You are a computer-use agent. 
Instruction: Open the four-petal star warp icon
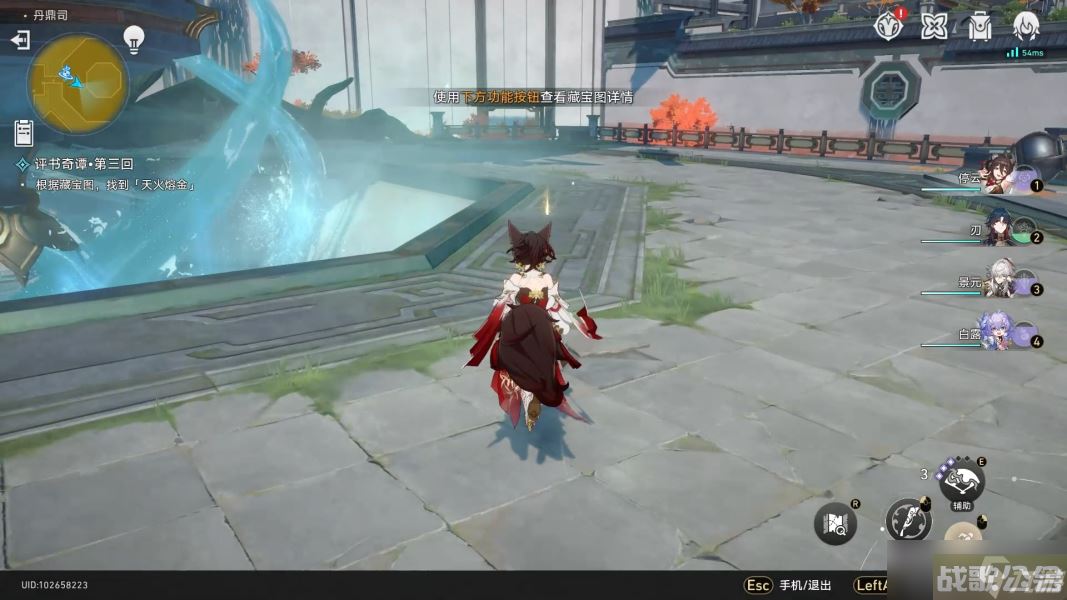coord(934,26)
